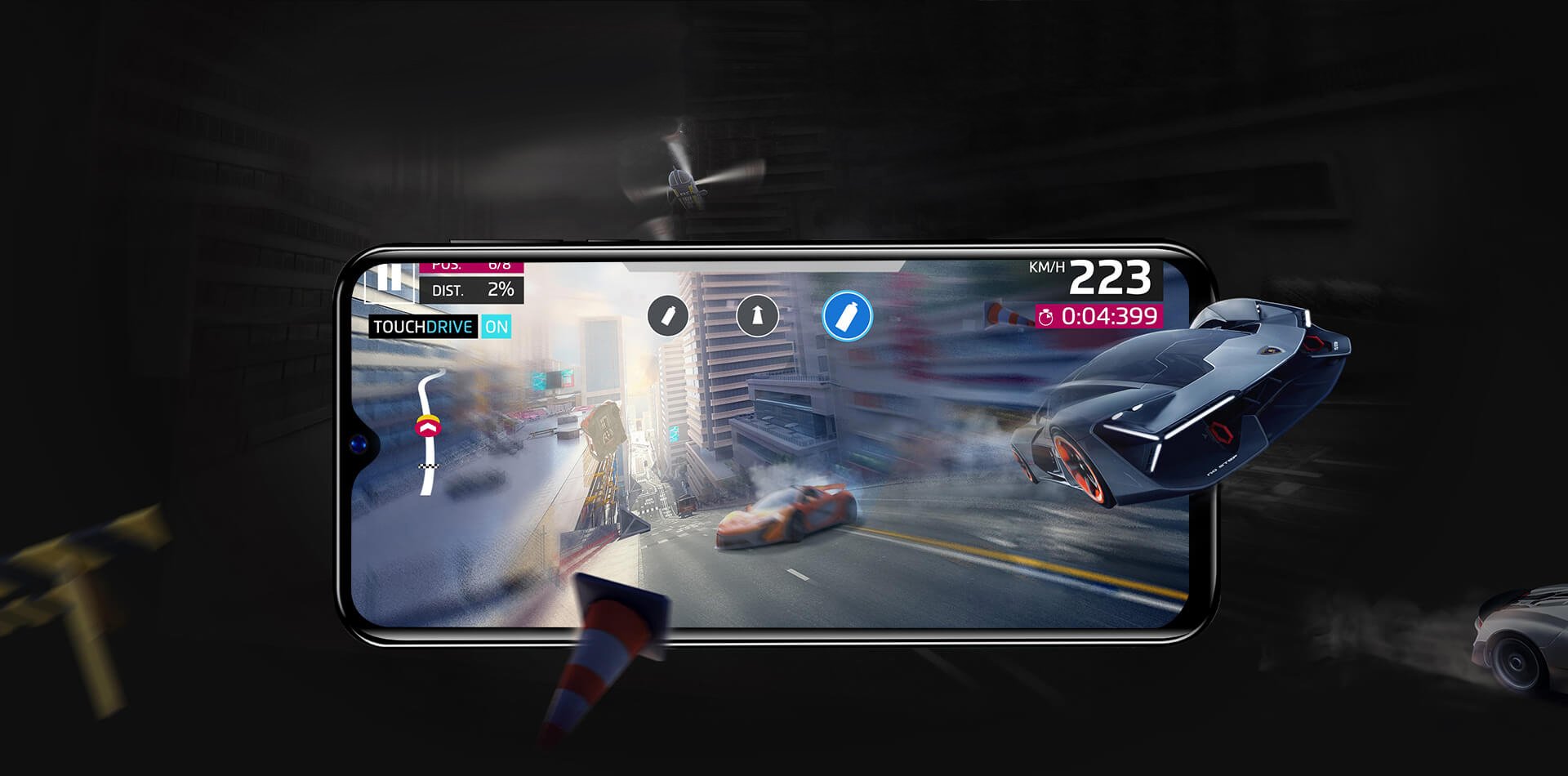Click the white track minimap

[430, 433]
